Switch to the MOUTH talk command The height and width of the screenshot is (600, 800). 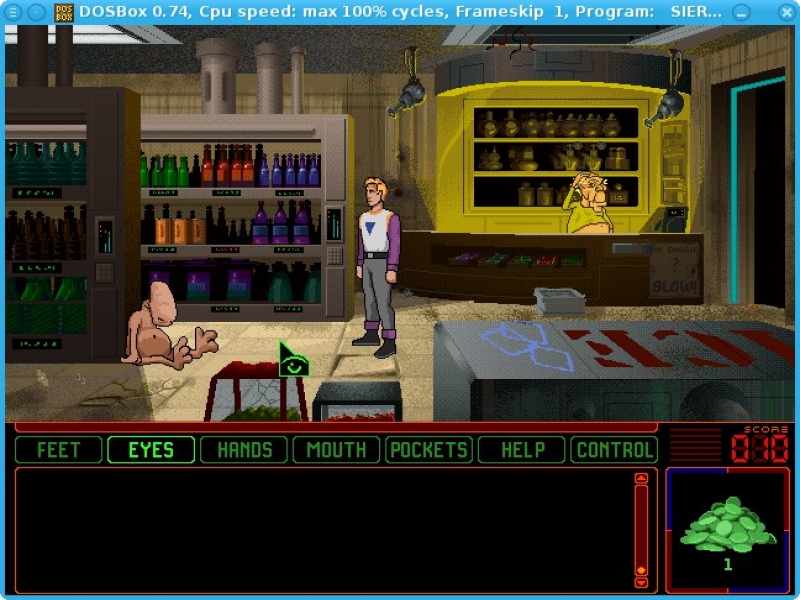point(336,450)
